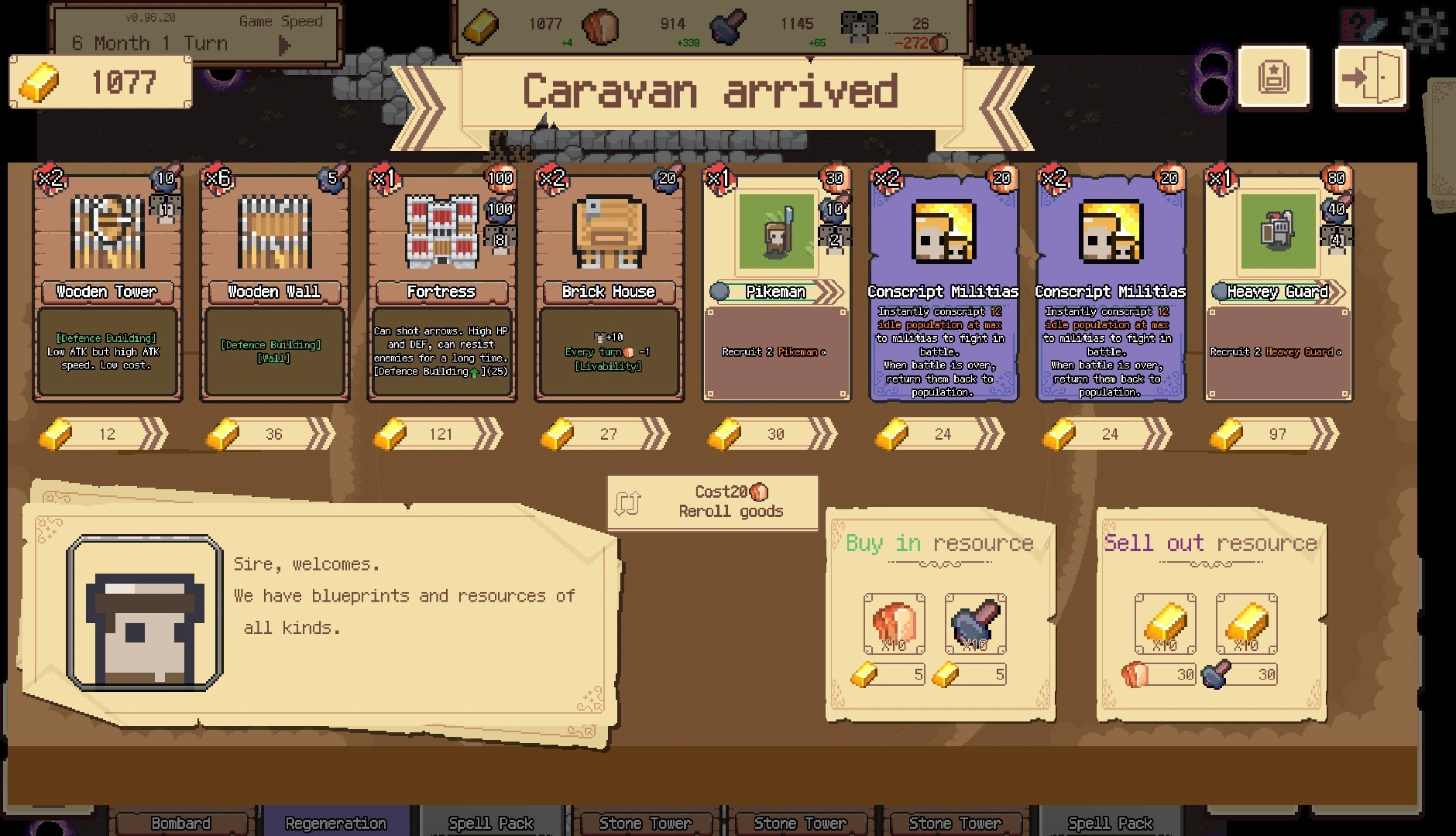Viewport: 1456px width, 836px height.
Task: Choose the Wooden Wall blueprint card
Action: click(x=274, y=285)
